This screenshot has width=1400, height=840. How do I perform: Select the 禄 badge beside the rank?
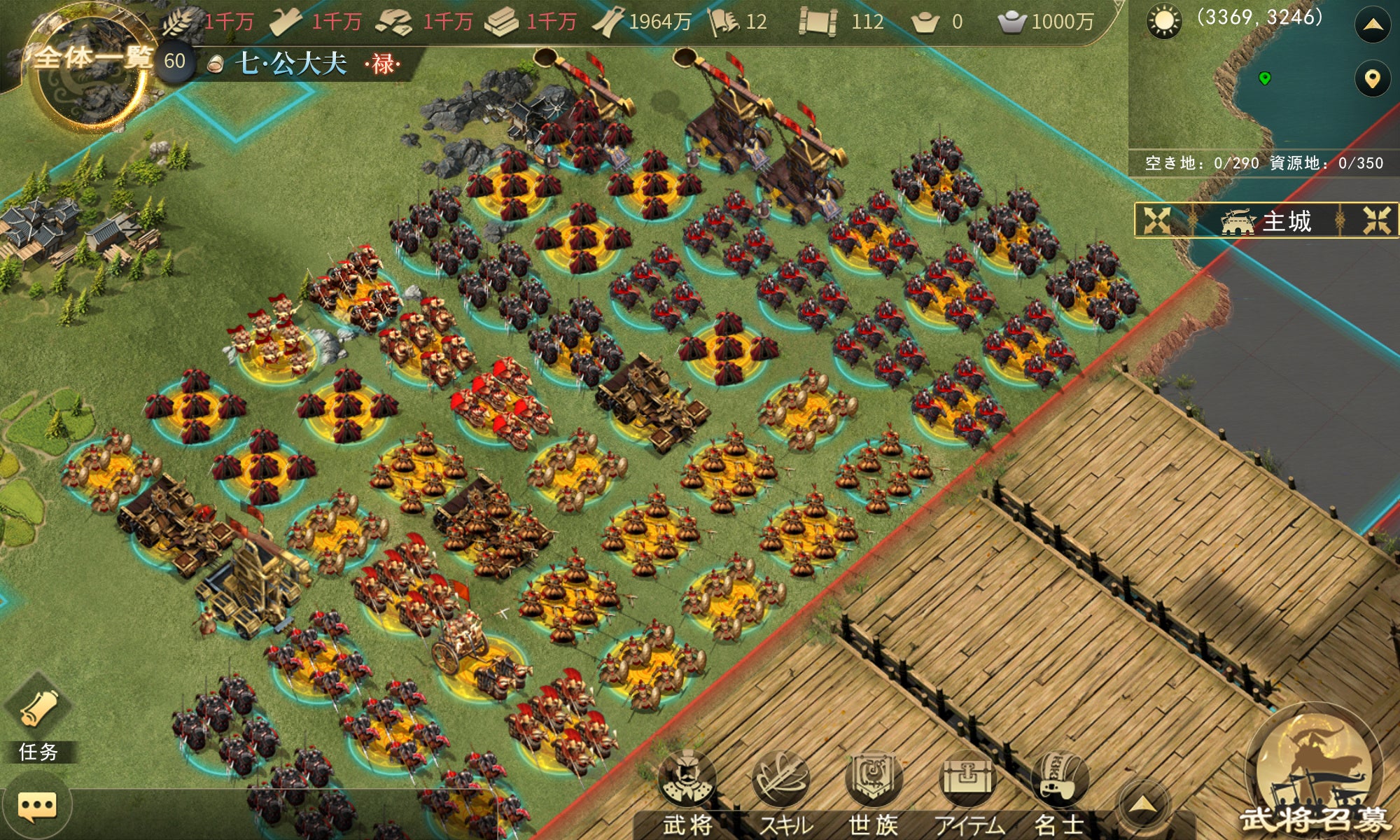(383, 64)
